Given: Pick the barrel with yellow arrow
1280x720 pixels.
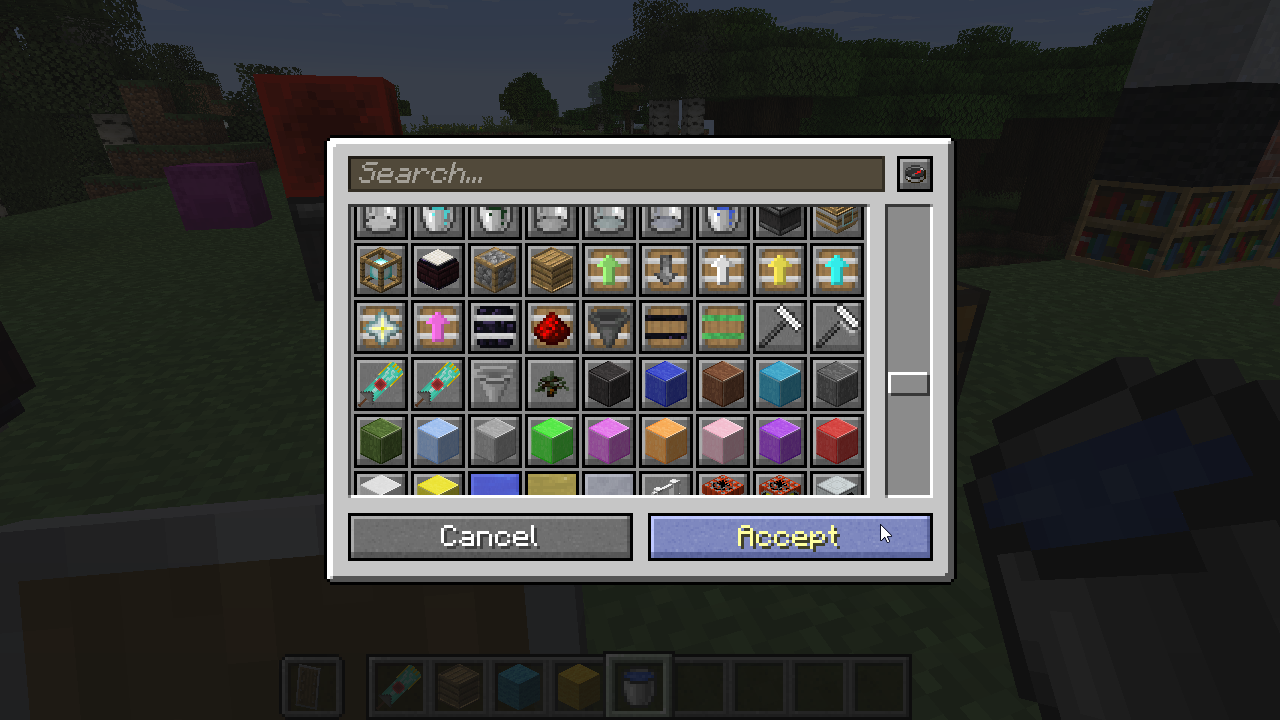Looking at the screenshot, I should pyautogui.click(x=780, y=270).
